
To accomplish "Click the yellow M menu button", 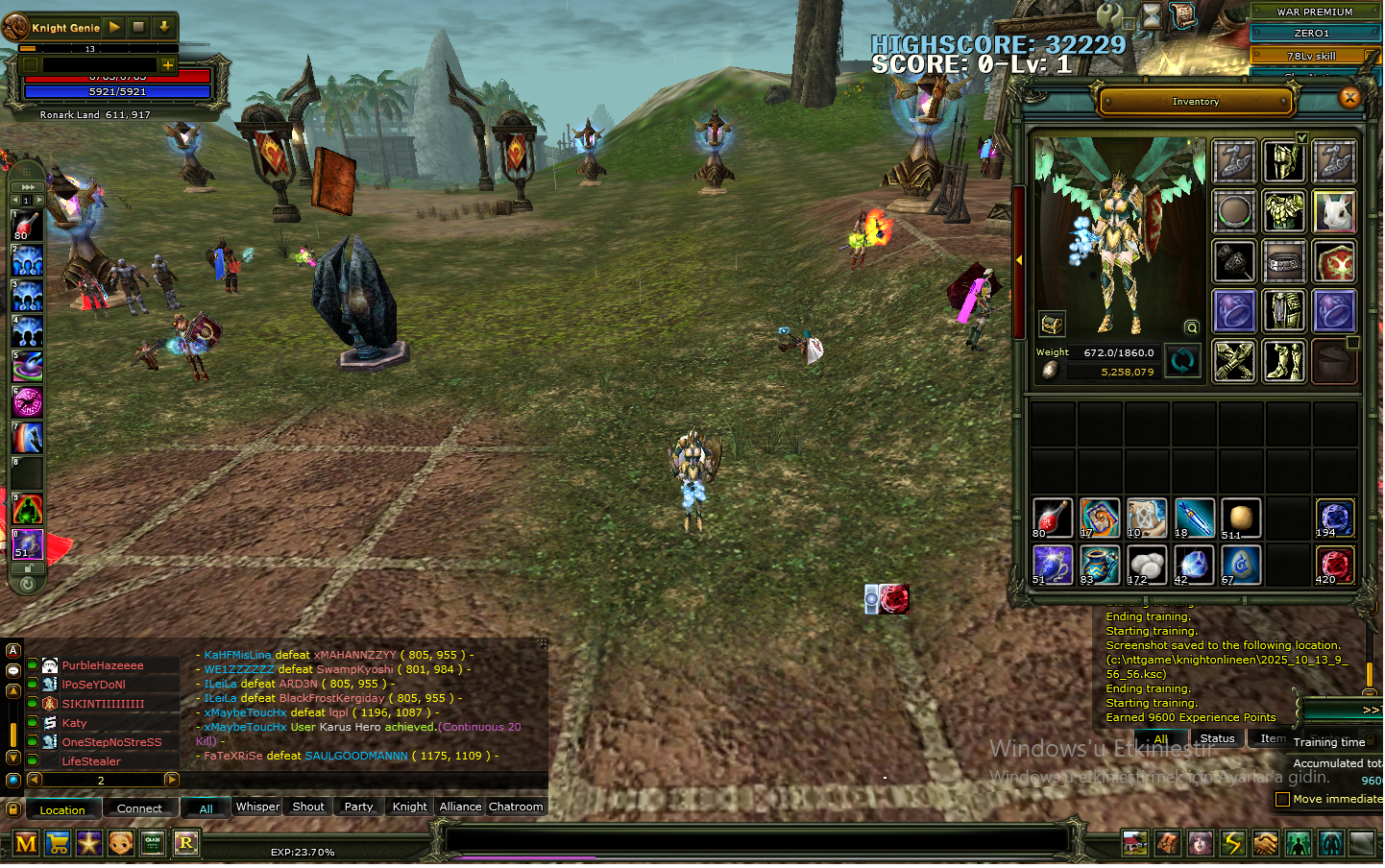I will (26, 844).
